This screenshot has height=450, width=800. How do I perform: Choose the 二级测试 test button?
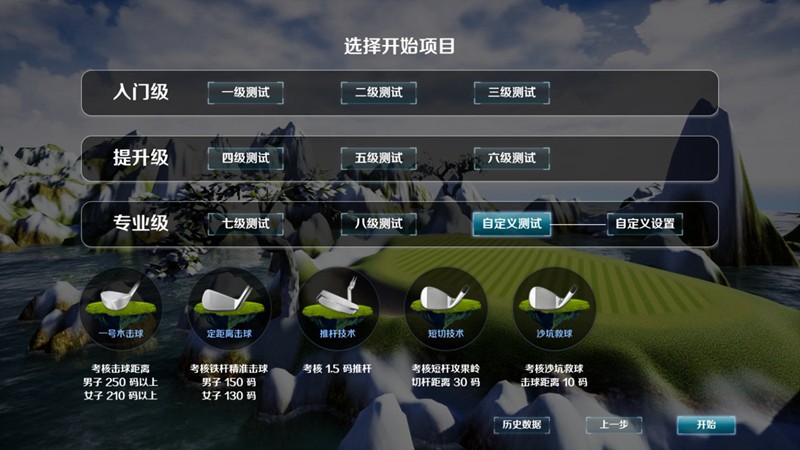378,93
